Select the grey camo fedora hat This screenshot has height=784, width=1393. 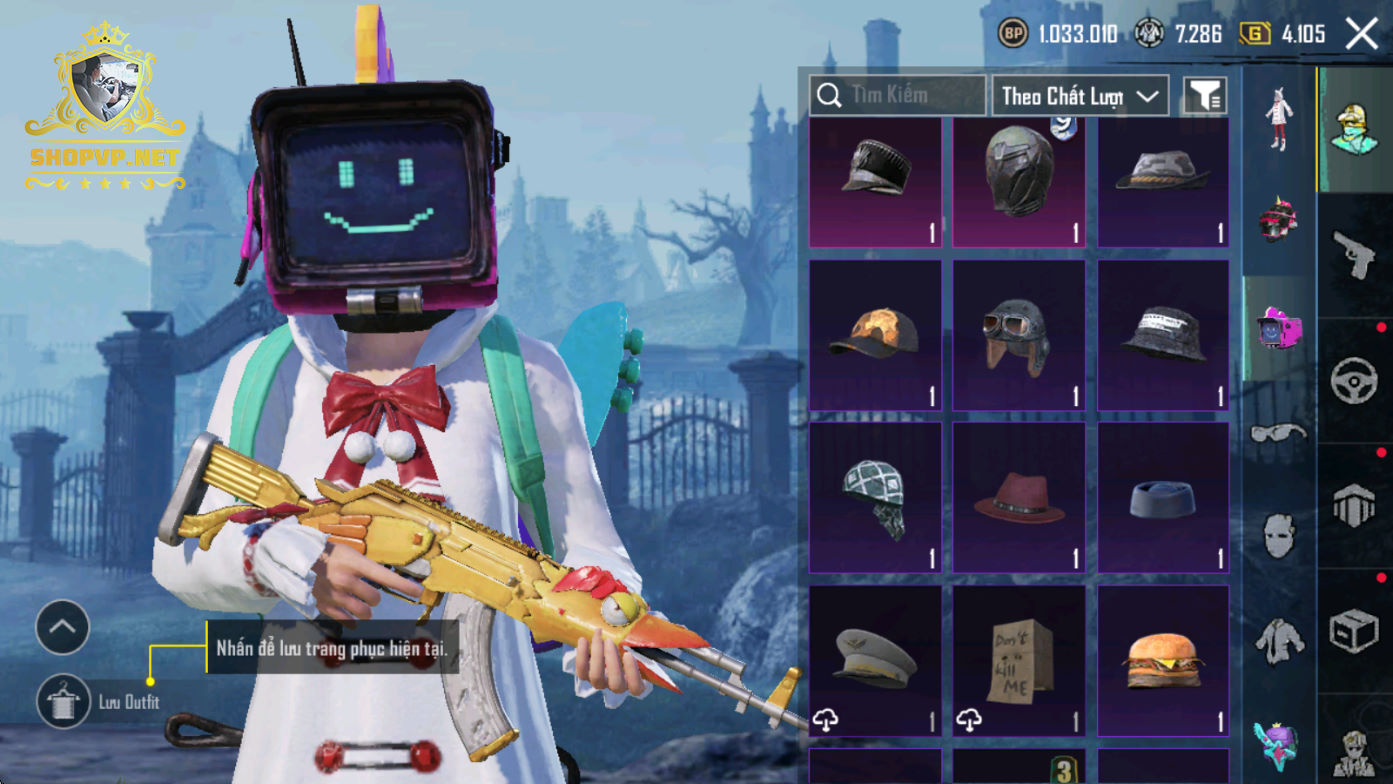click(x=1163, y=181)
